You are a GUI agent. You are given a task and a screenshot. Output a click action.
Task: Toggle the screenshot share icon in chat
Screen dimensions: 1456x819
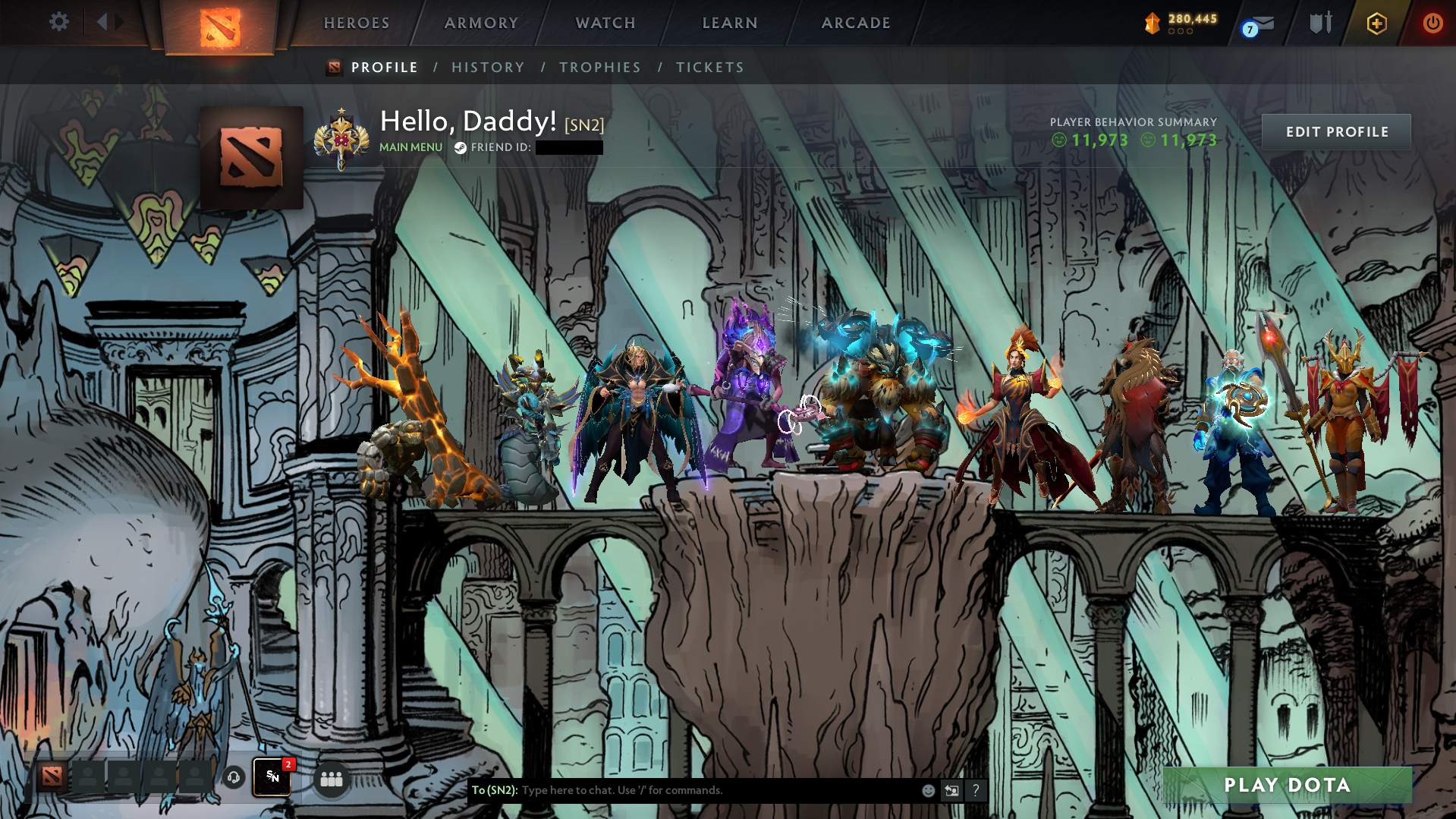pyautogui.click(x=952, y=789)
